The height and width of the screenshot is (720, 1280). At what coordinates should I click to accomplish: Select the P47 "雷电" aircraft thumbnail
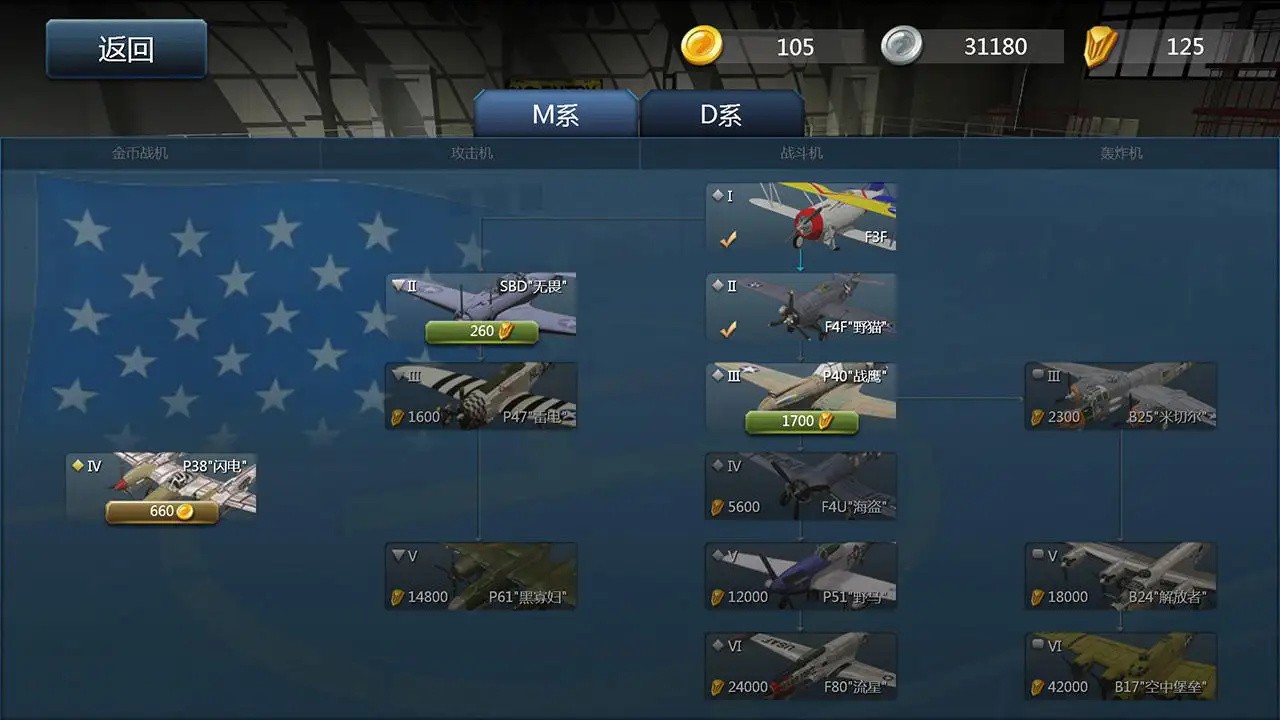click(x=480, y=395)
